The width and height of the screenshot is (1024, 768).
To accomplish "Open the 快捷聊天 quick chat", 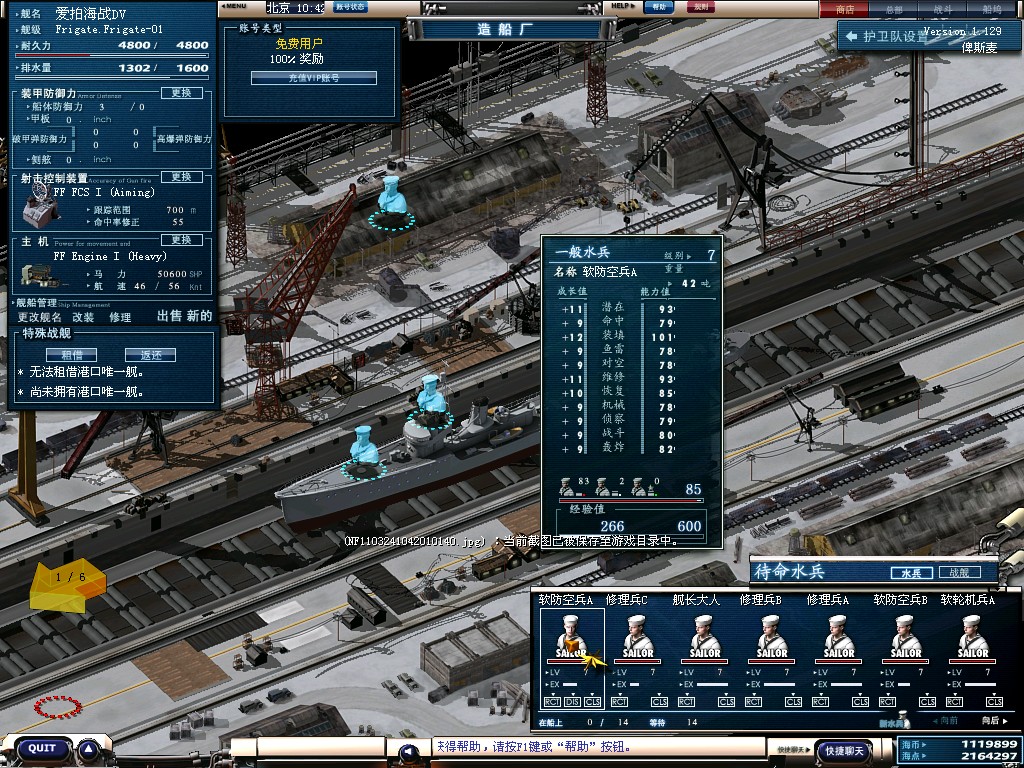I will 843,750.
